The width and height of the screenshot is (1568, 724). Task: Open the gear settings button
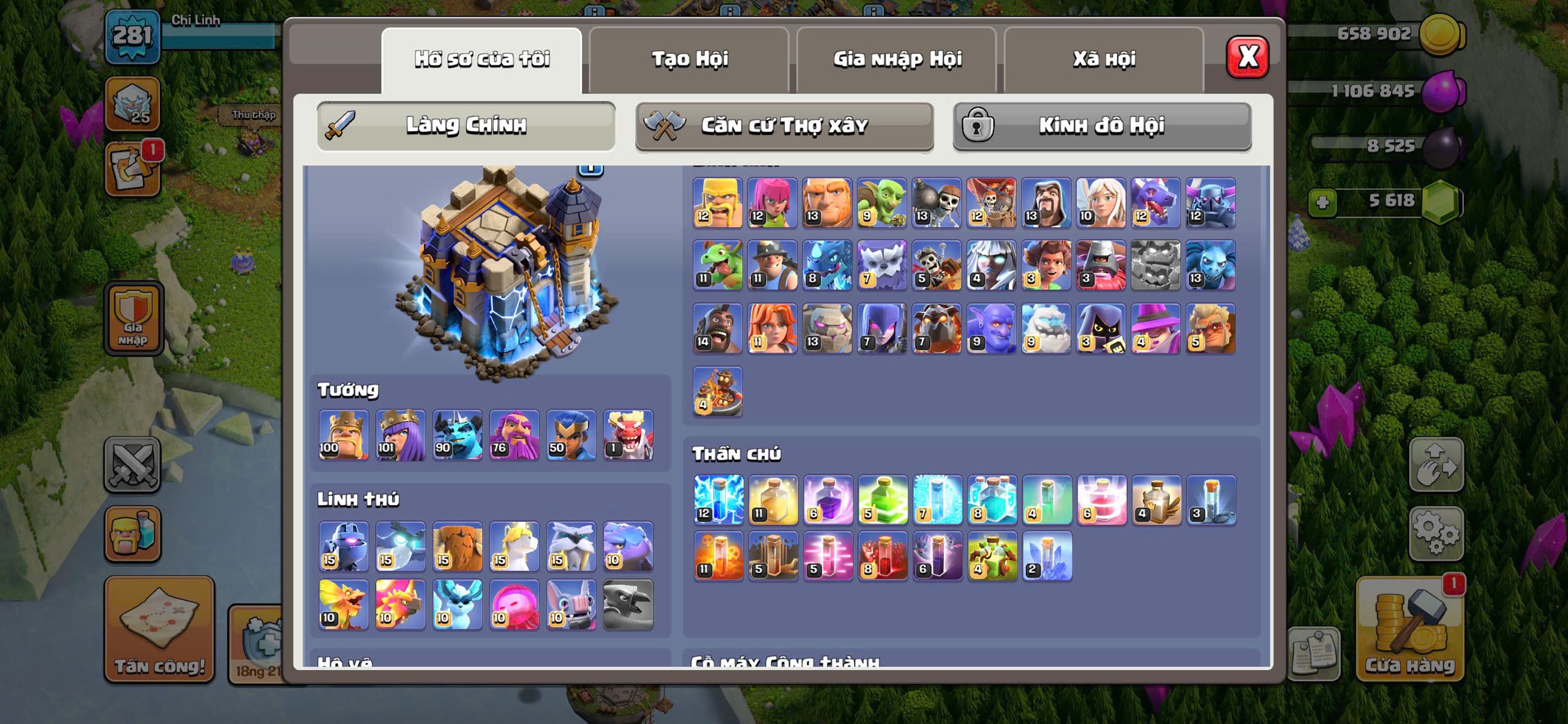pyautogui.click(x=1436, y=533)
